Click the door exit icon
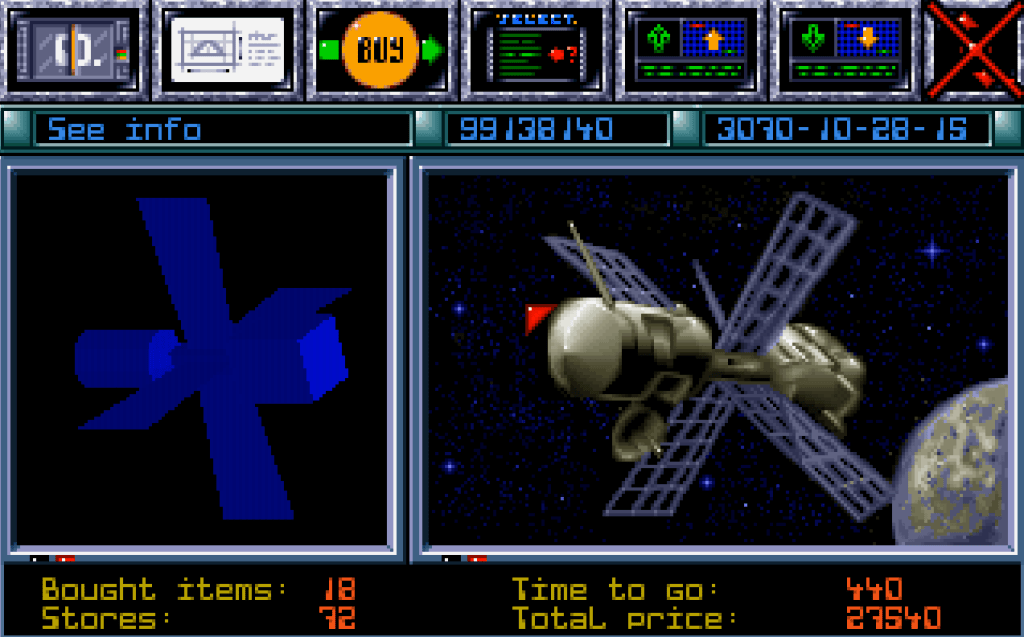The image size is (1024, 637). click(75, 50)
